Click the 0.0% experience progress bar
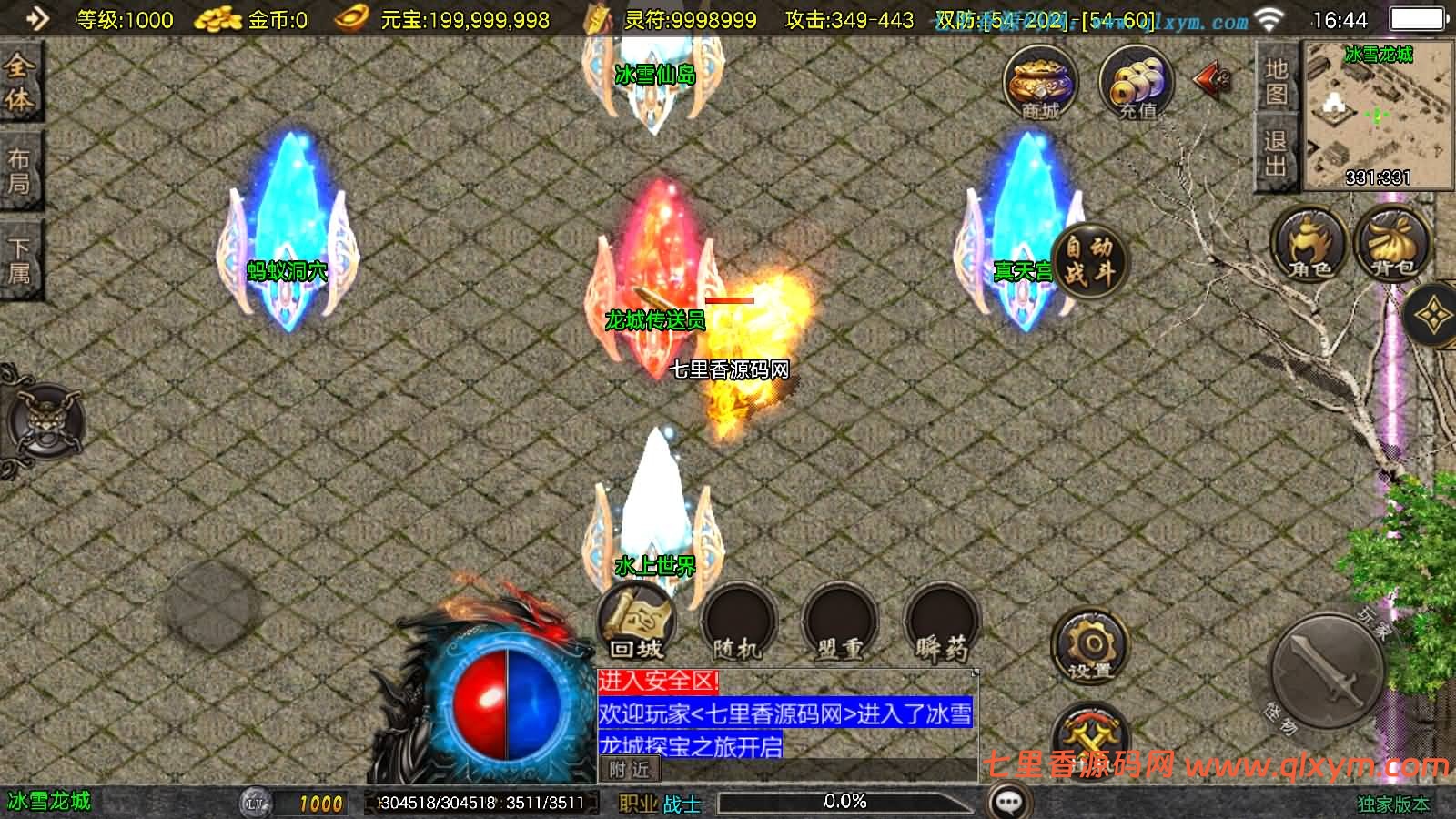Image resolution: width=1456 pixels, height=819 pixels. 846,802
